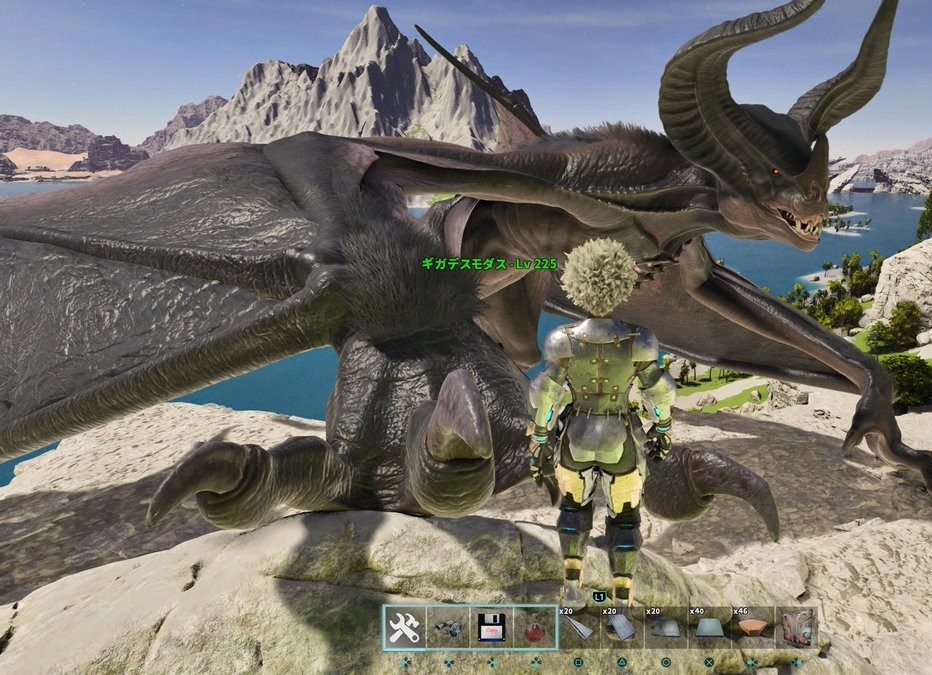The width and height of the screenshot is (932, 675).
Task: Pick the x40 grey trapezoid piece slot
Action: 709,628
